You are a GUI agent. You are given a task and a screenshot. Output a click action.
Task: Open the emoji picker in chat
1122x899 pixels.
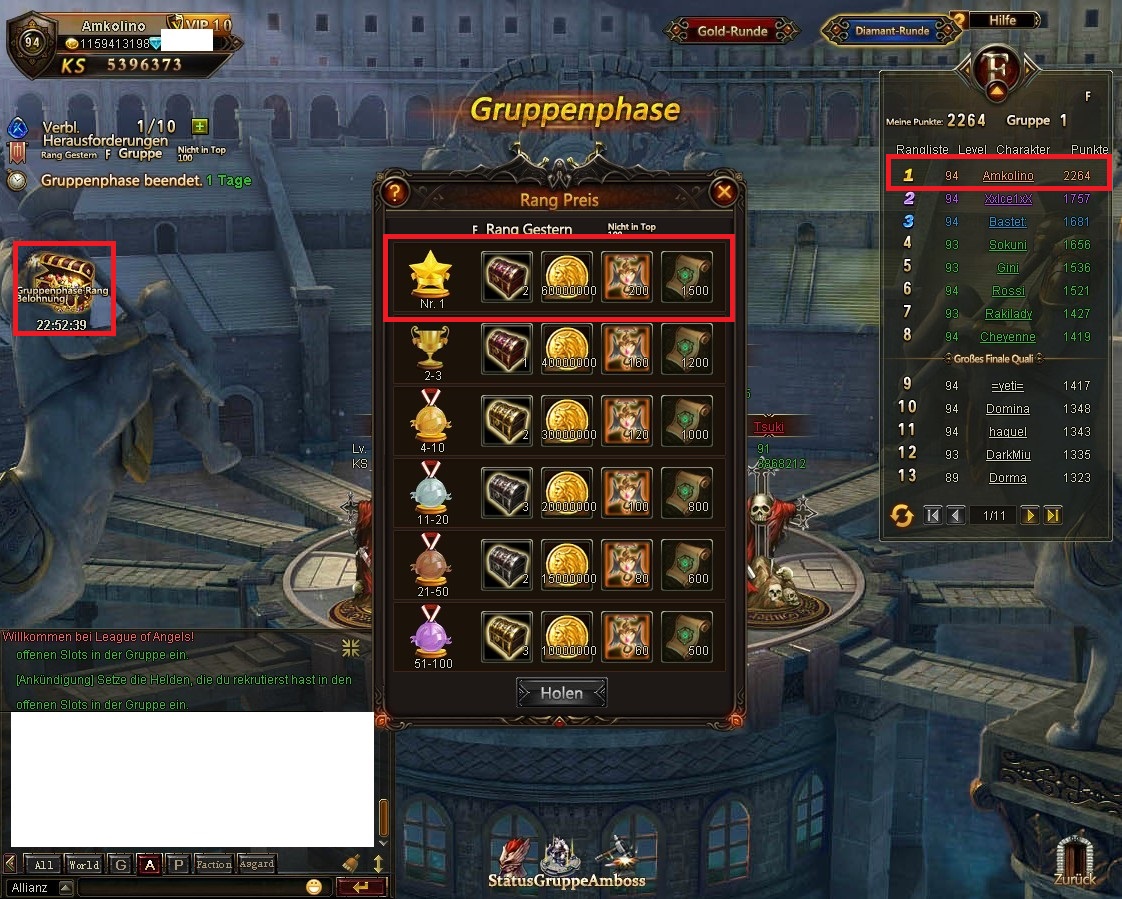point(315,887)
